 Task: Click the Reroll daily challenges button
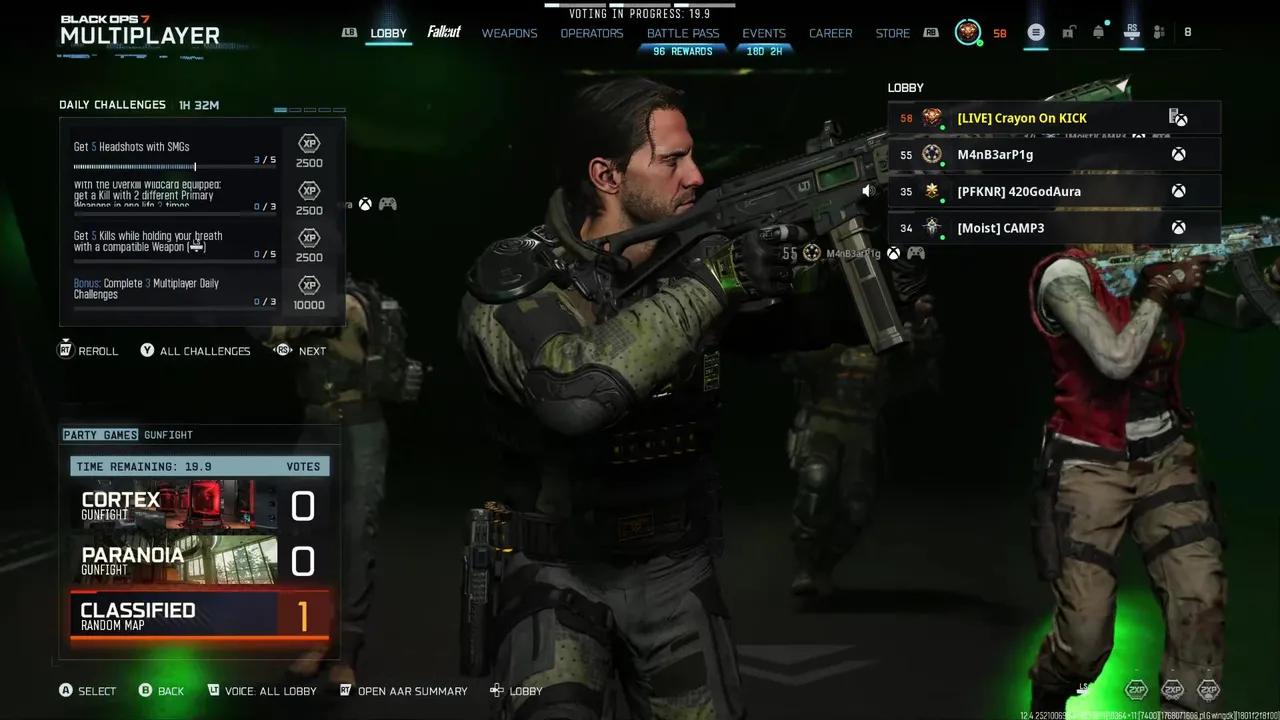point(87,351)
